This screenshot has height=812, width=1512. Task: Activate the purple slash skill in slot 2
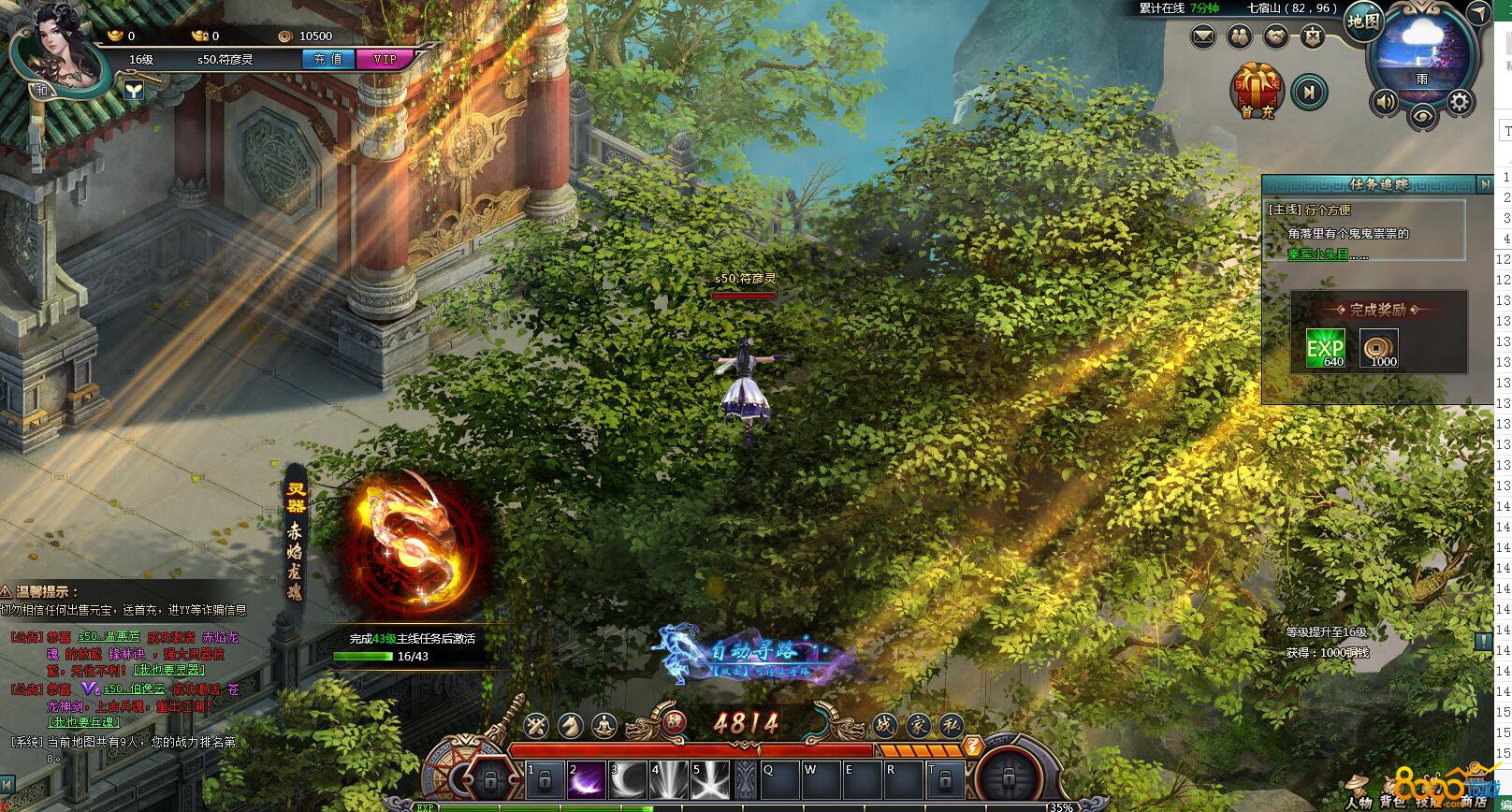coord(586,779)
